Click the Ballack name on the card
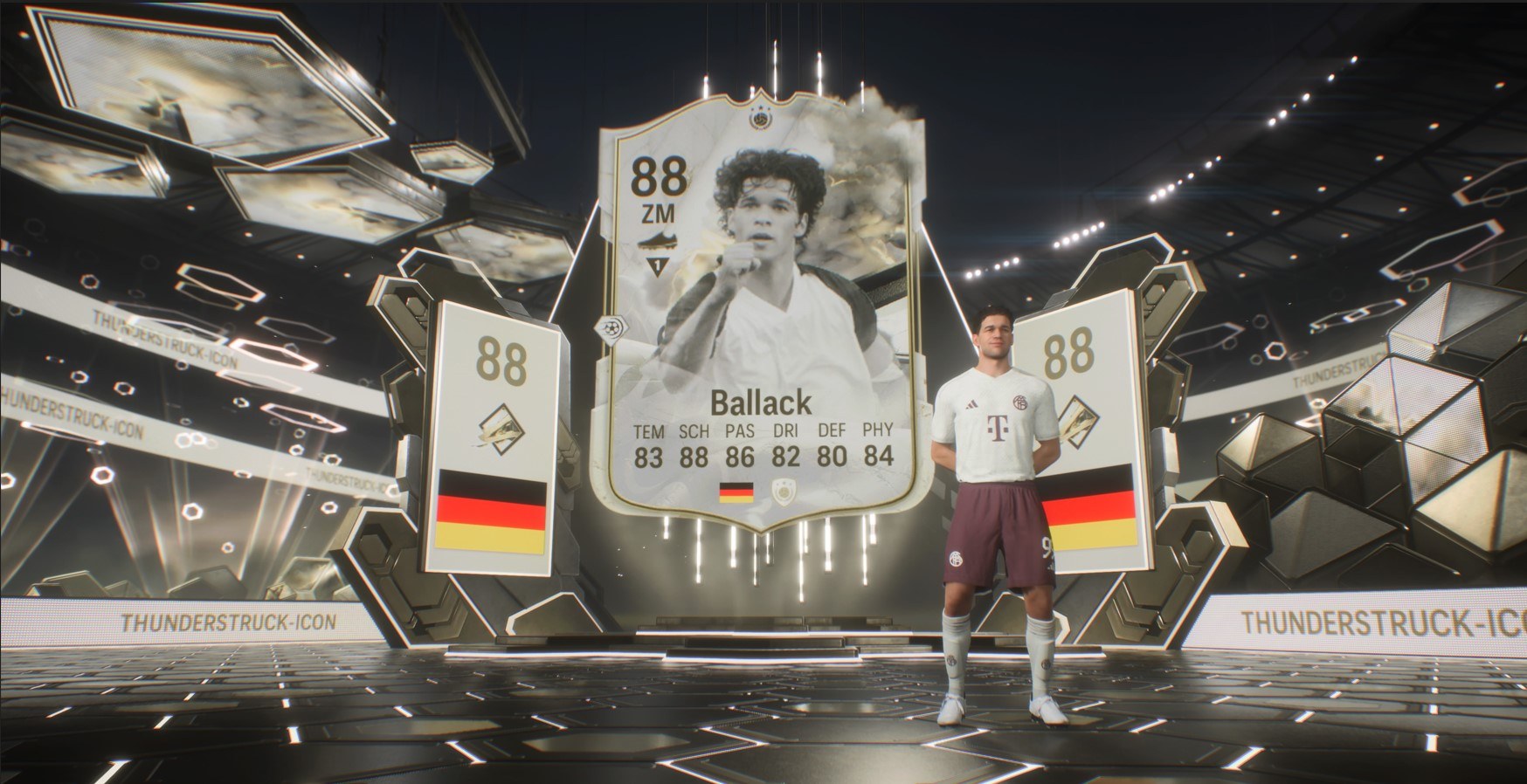 pyautogui.click(x=761, y=403)
